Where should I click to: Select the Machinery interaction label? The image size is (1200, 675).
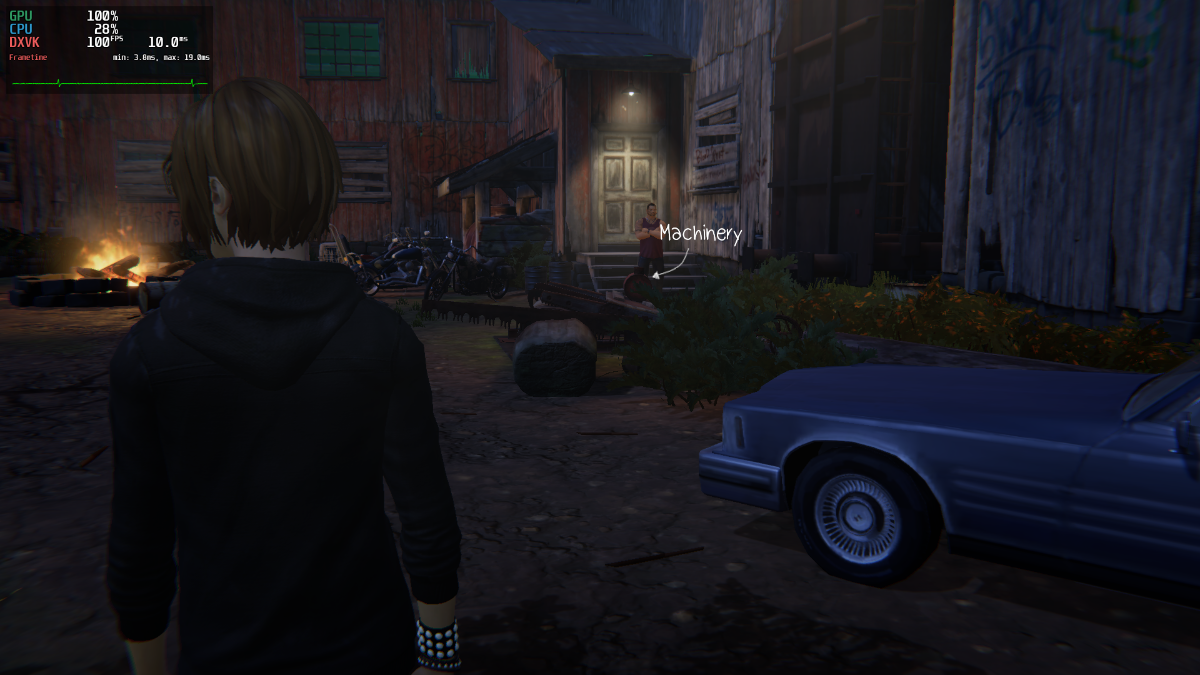pos(700,234)
